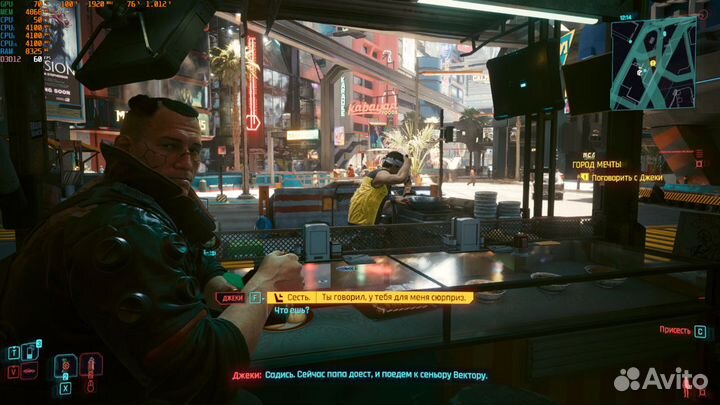This screenshot has width=720, height=405.
Task: Click the Avito watermark logo
Action: (x=660, y=379)
